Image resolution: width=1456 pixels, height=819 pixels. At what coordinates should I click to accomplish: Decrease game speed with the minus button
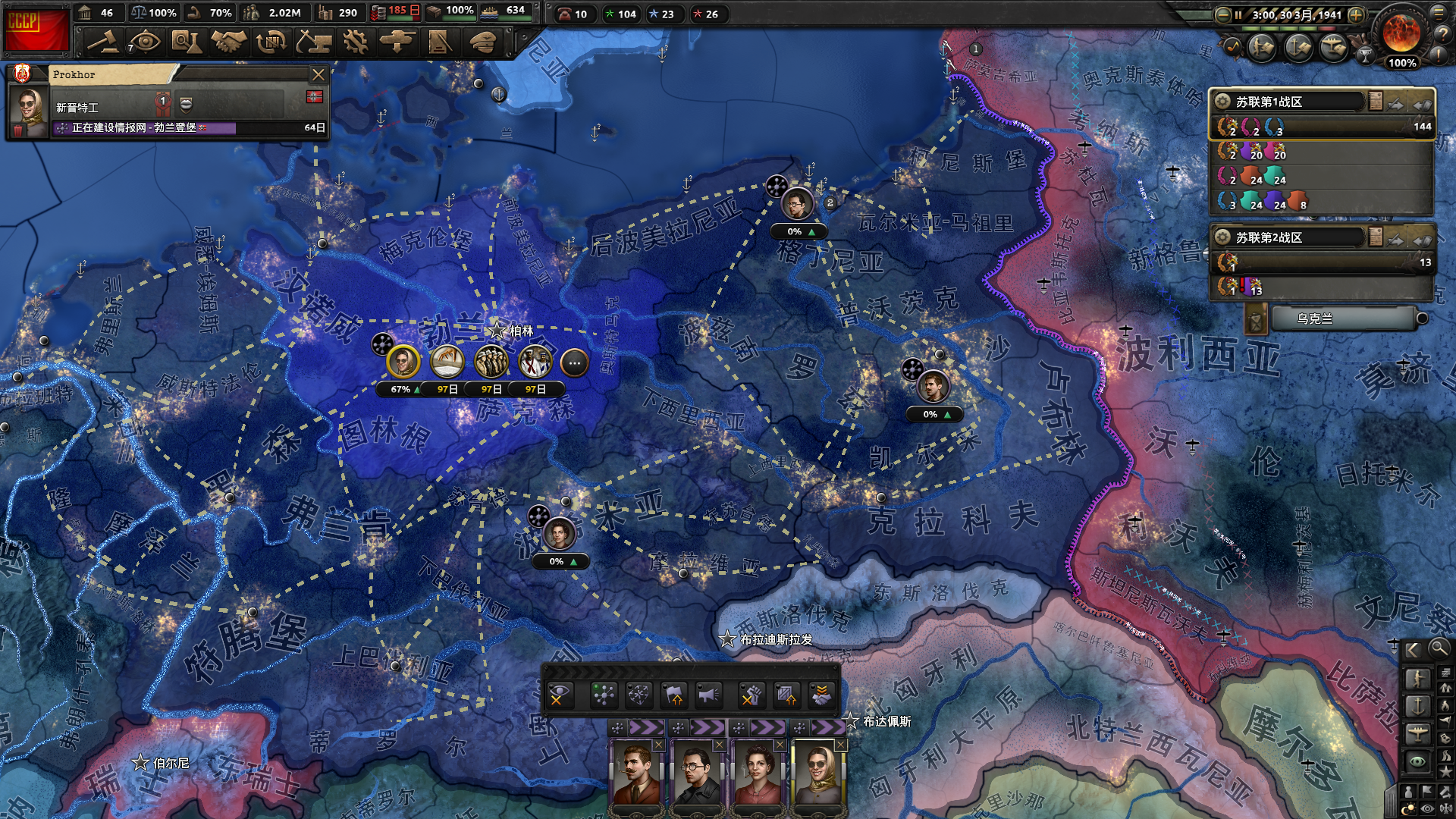point(1222,14)
